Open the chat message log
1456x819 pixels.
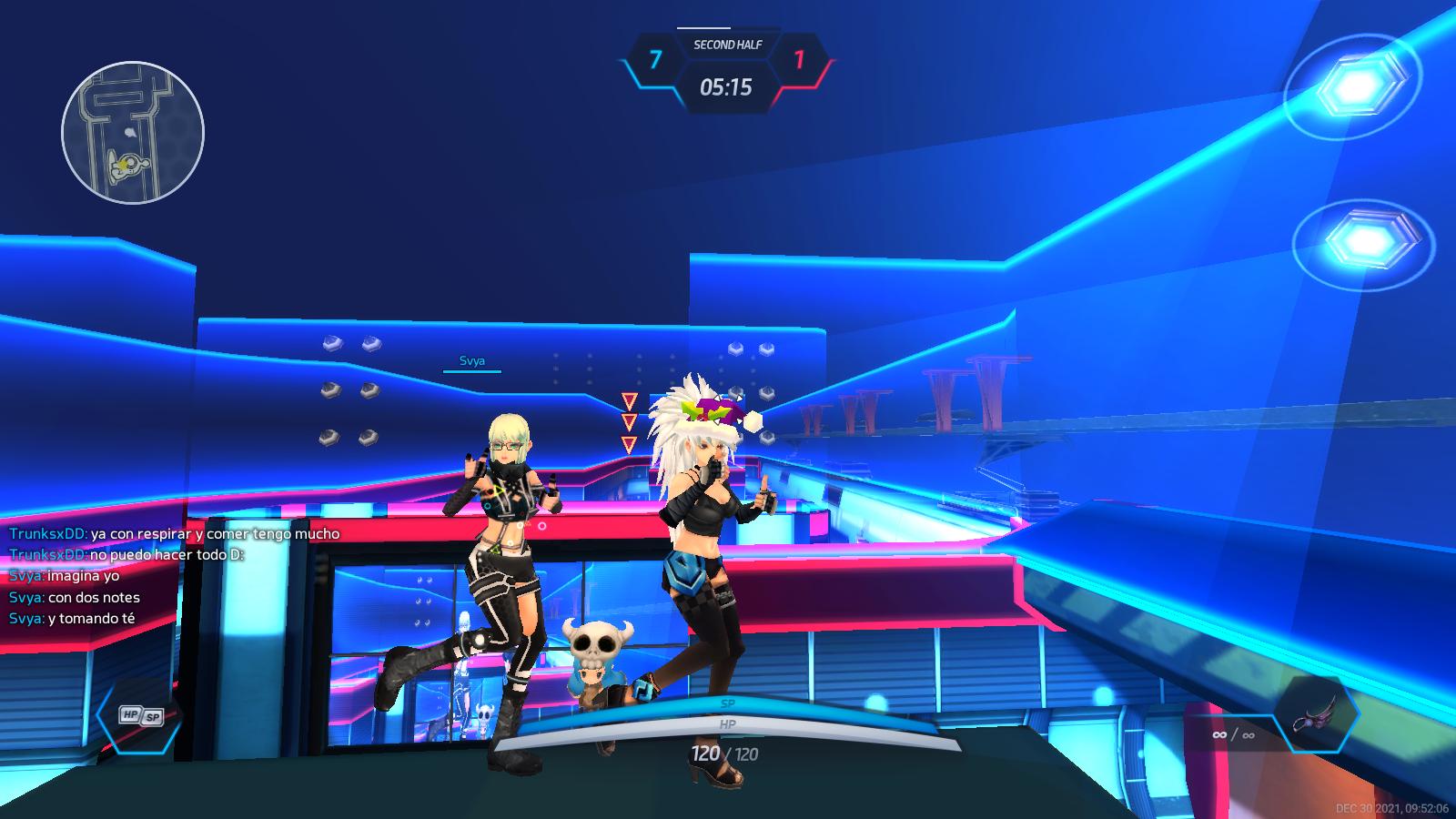point(174,576)
